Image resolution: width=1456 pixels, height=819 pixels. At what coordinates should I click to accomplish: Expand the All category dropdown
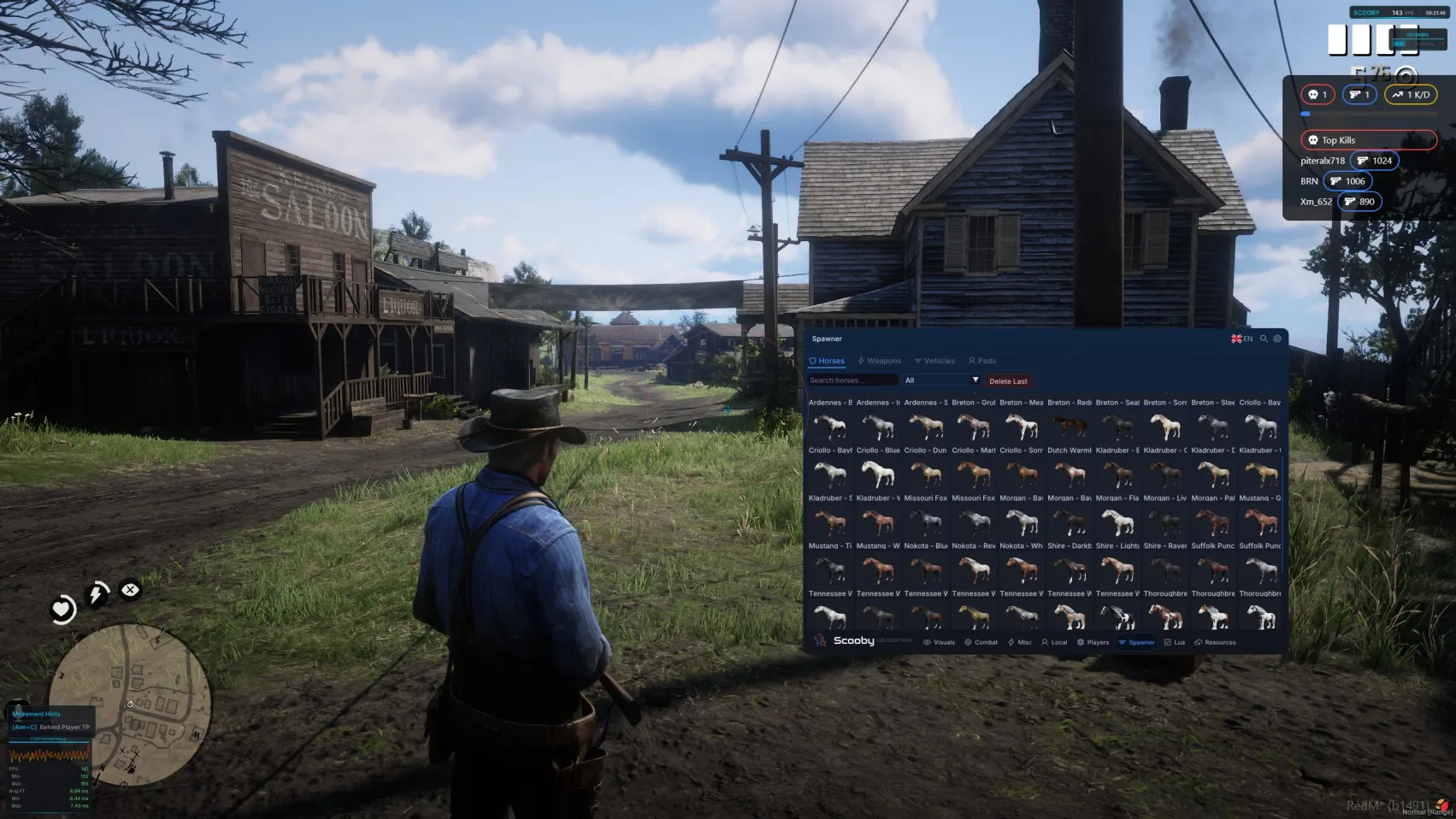940,380
